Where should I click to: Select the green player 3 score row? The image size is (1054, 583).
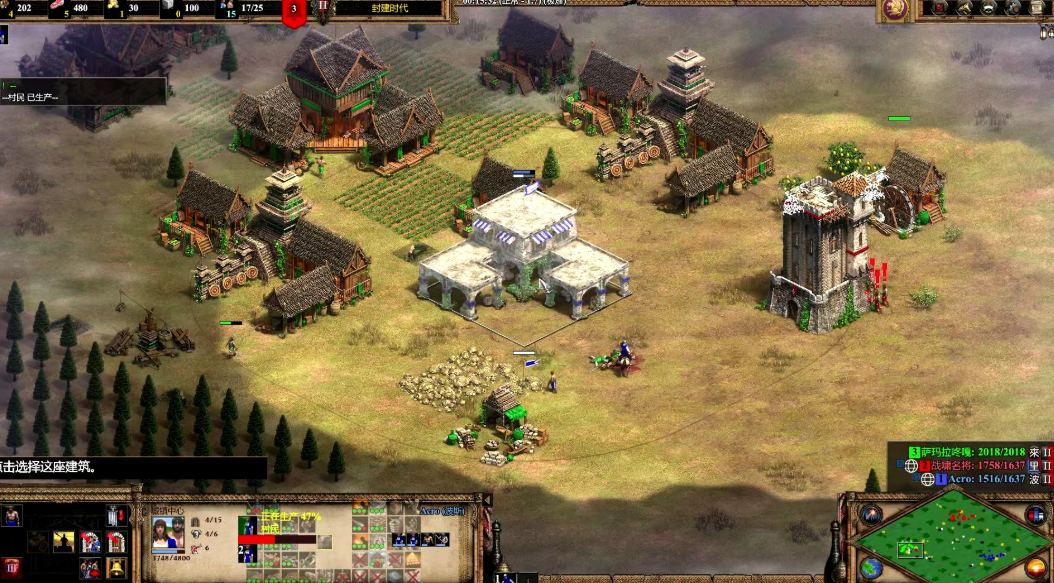point(976,452)
